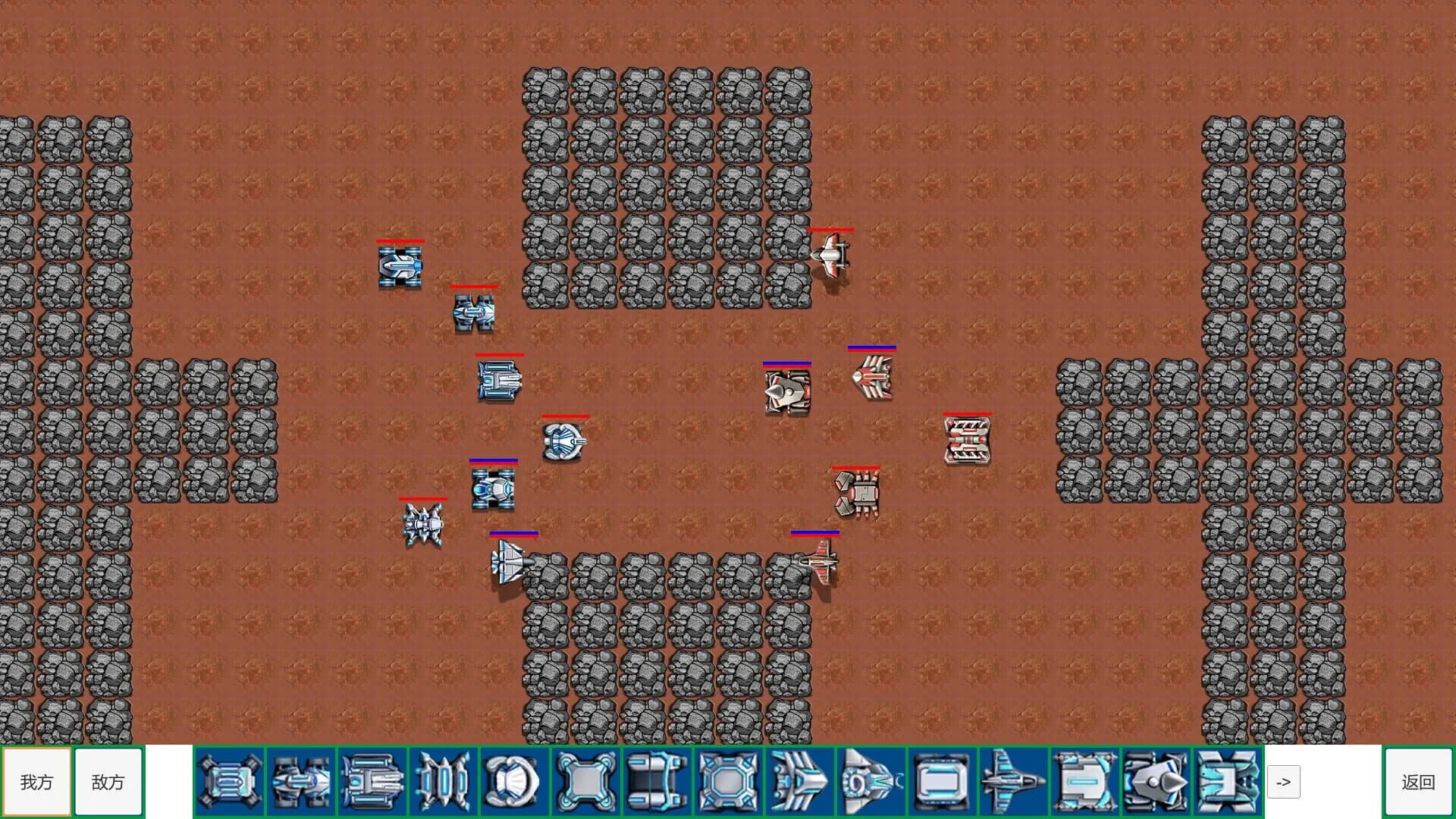The height and width of the screenshot is (819, 1456).
Task: Switch to the 敌方 tab
Action: tap(108, 782)
